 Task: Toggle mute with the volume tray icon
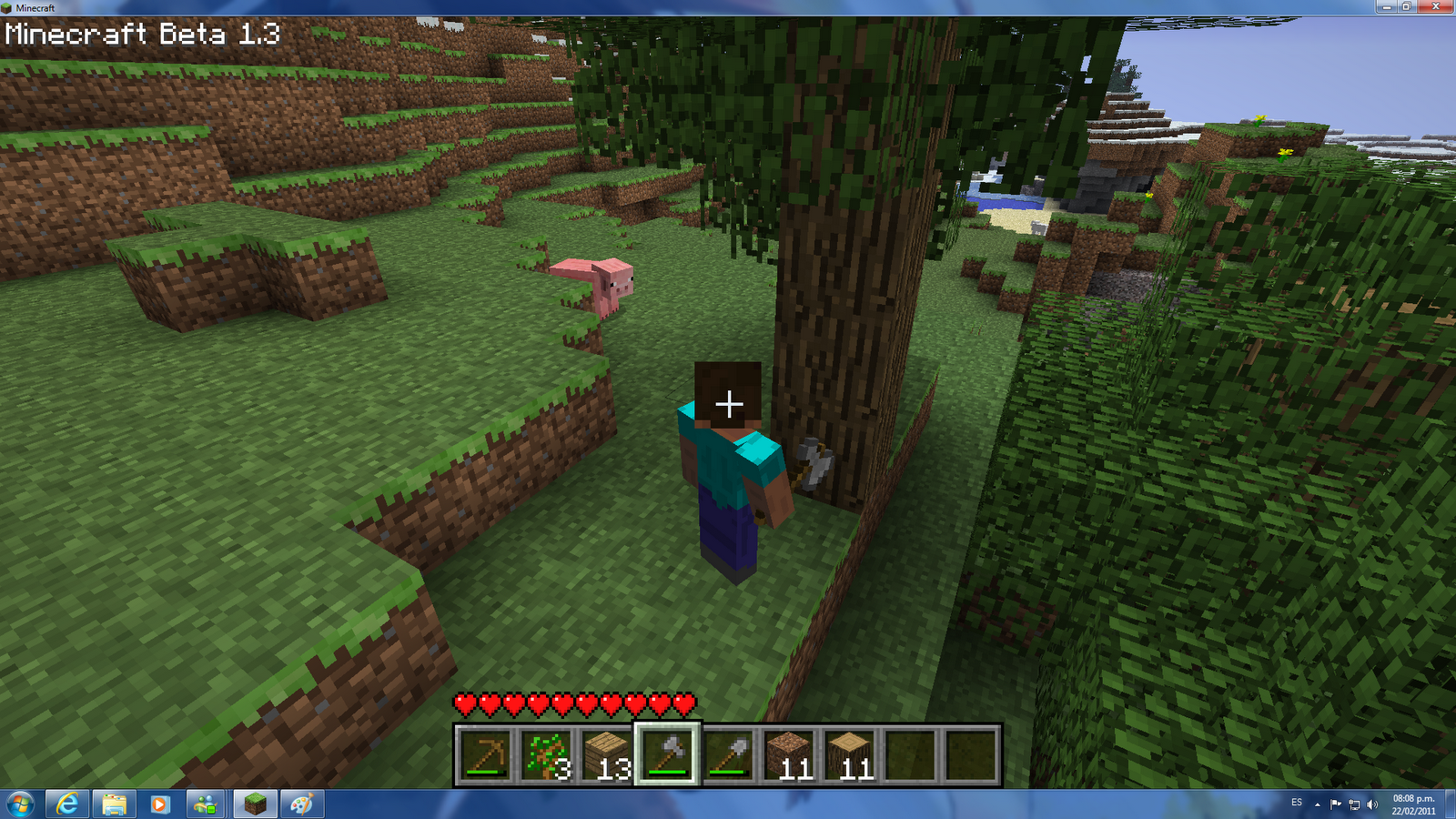[x=1374, y=804]
